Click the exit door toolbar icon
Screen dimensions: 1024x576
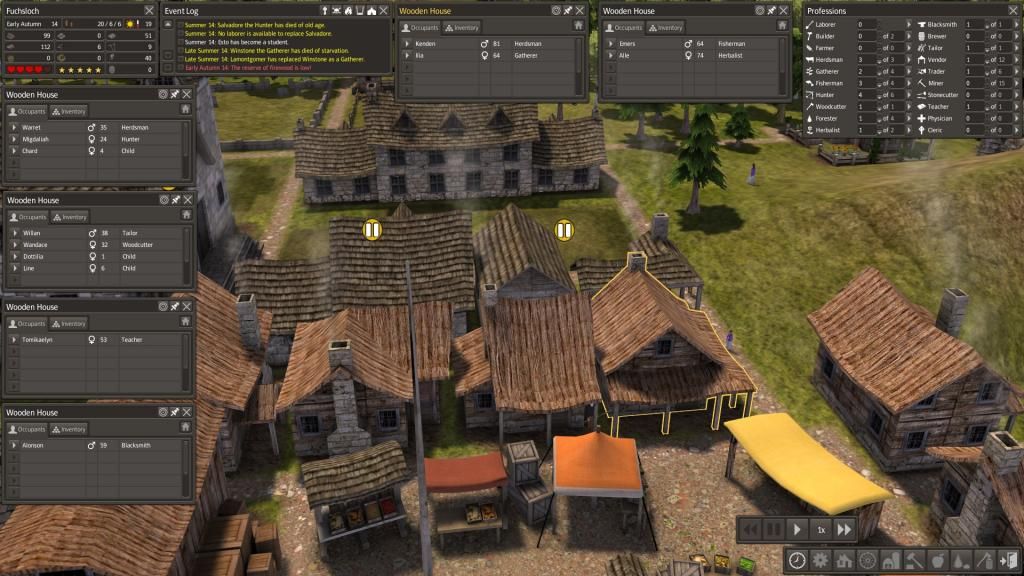(x=1008, y=560)
